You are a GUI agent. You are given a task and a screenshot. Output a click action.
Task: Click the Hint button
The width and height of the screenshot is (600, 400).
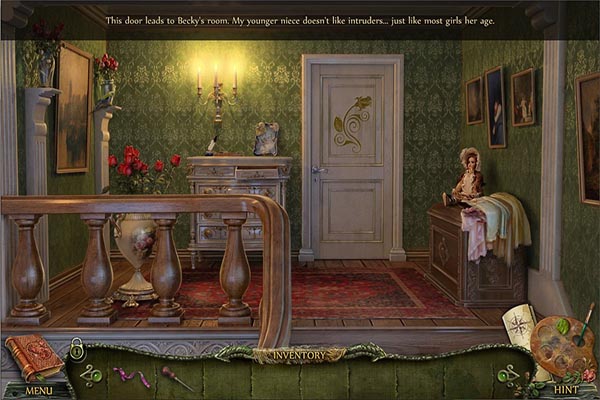[x=566, y=390]
